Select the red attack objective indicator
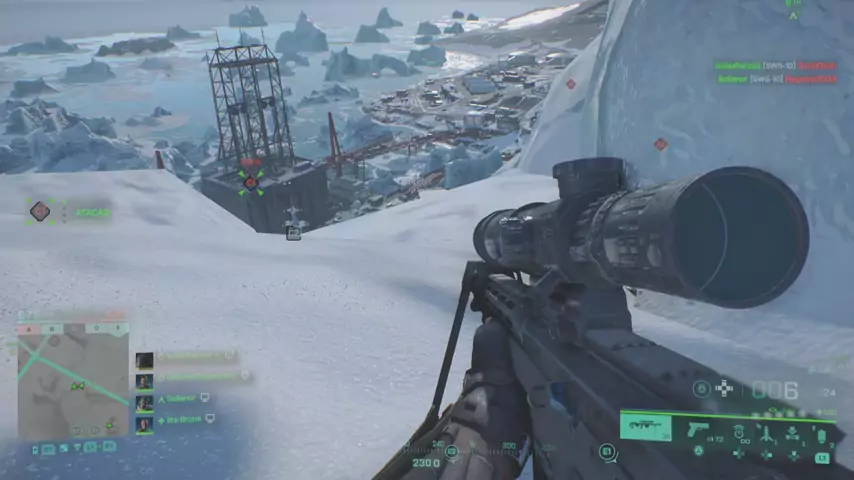 [40, 211]
